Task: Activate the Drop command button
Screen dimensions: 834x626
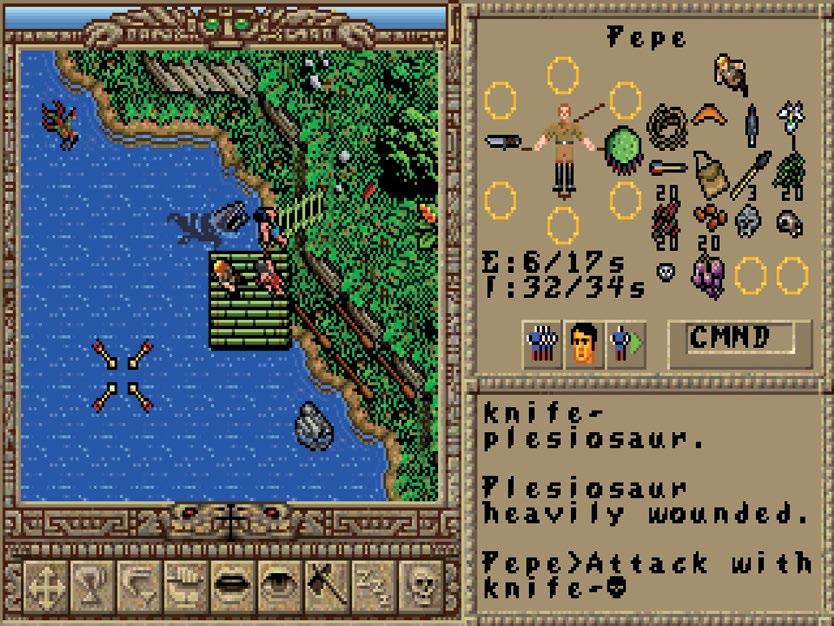Action: coord(137,588)
